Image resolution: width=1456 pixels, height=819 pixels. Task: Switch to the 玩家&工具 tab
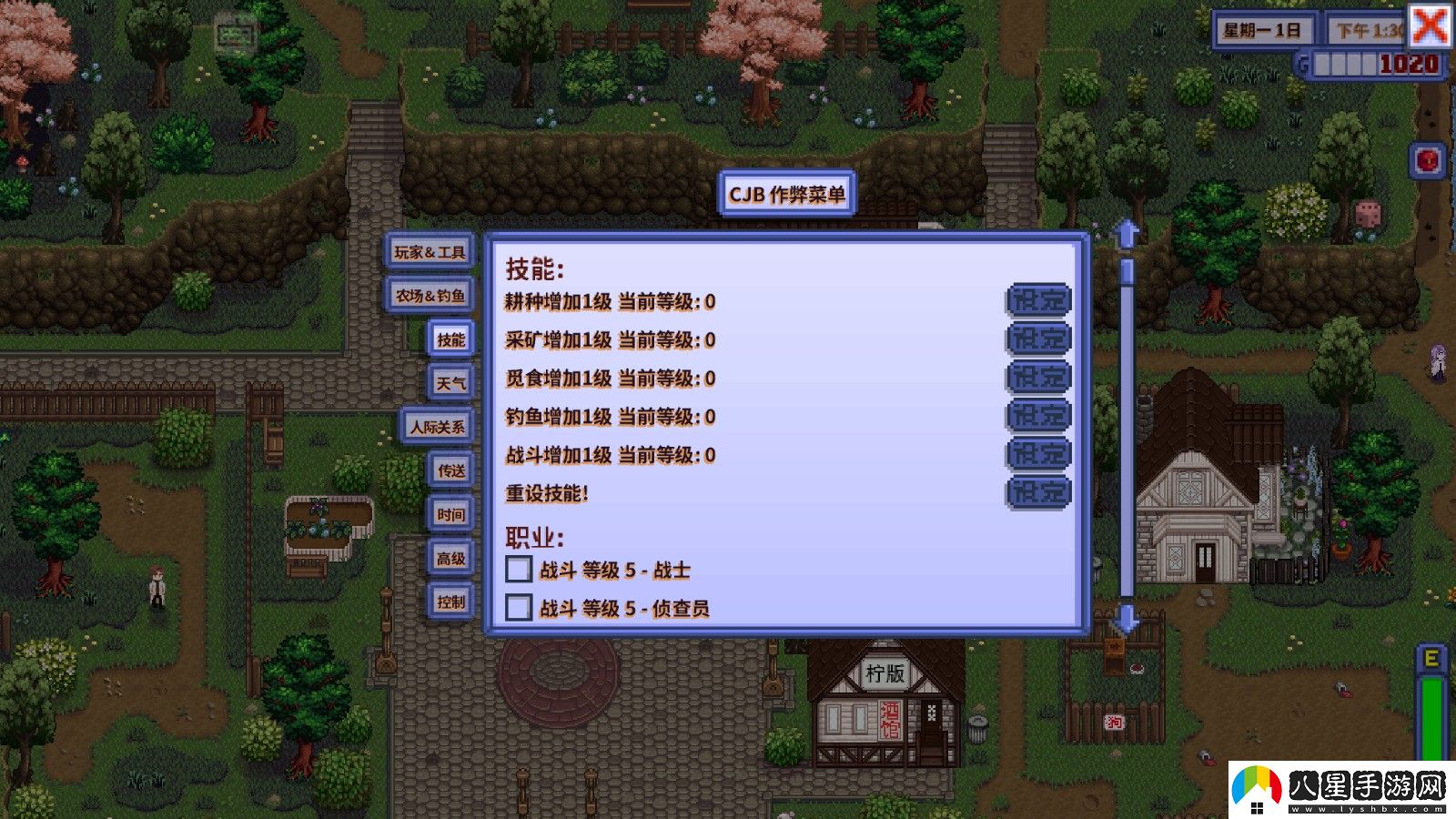pos(430,251)
